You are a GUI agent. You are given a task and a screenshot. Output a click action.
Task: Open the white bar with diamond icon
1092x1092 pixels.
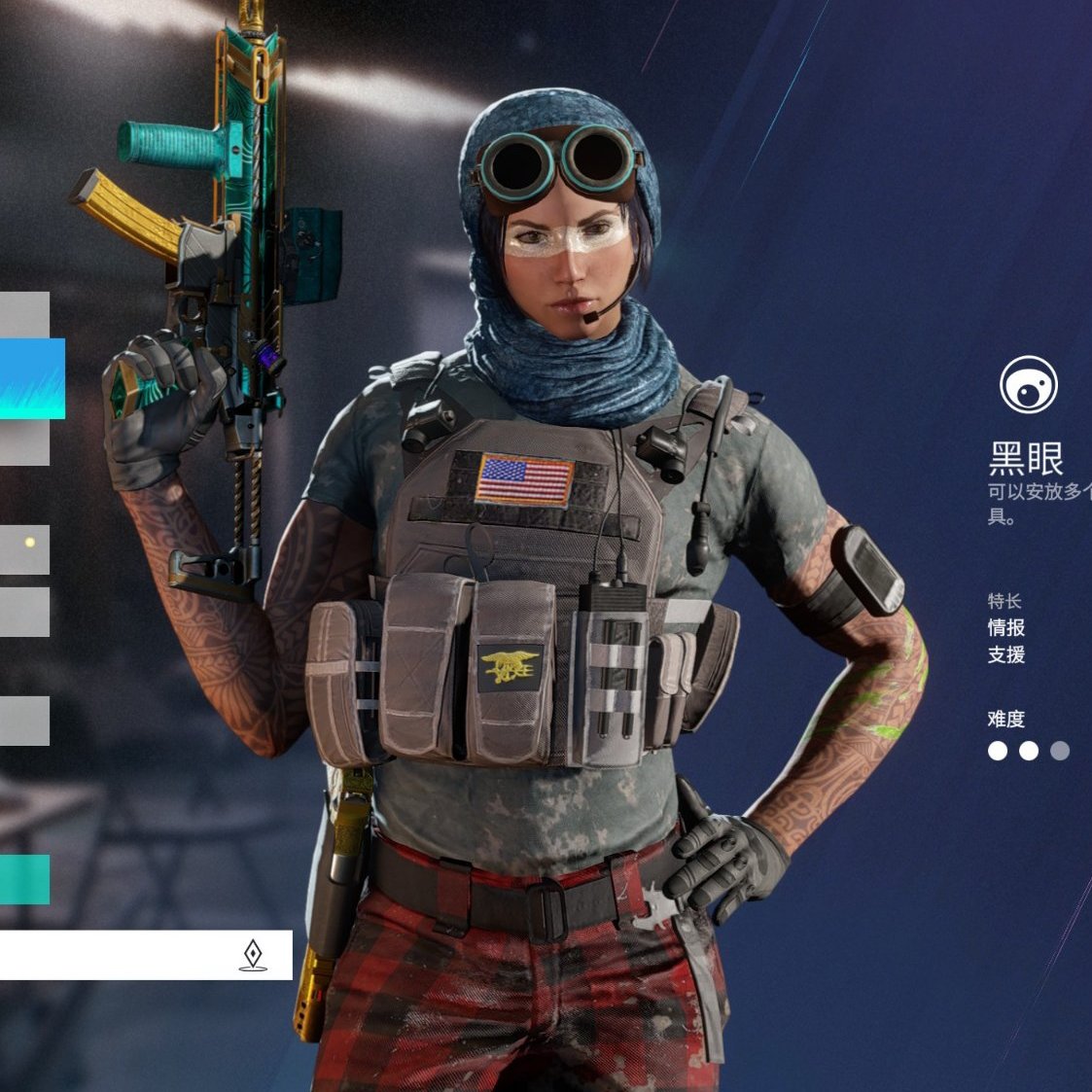pyautogui.click(x=146, y=955)
